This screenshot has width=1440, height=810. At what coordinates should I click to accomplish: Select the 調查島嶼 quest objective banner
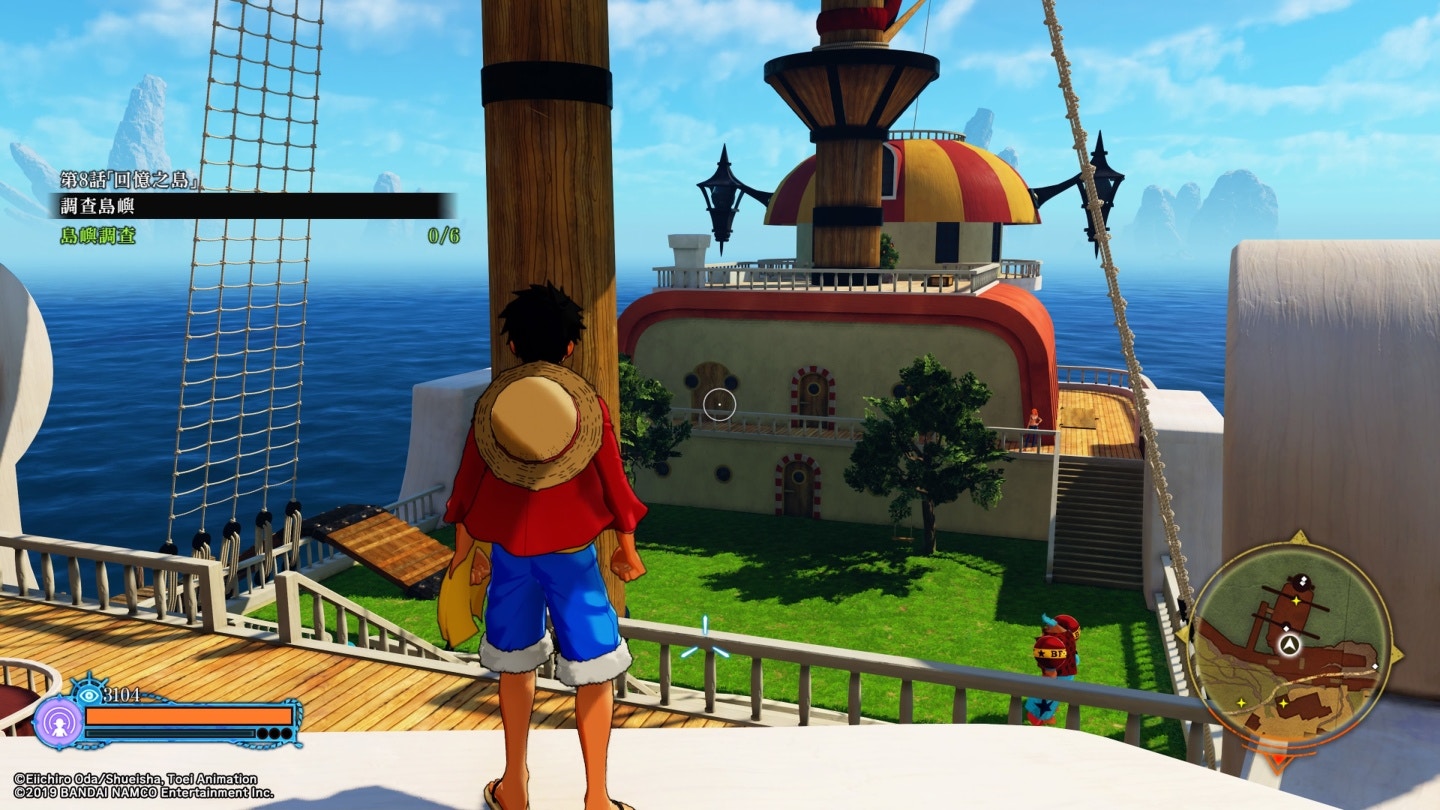pos(250,206)
